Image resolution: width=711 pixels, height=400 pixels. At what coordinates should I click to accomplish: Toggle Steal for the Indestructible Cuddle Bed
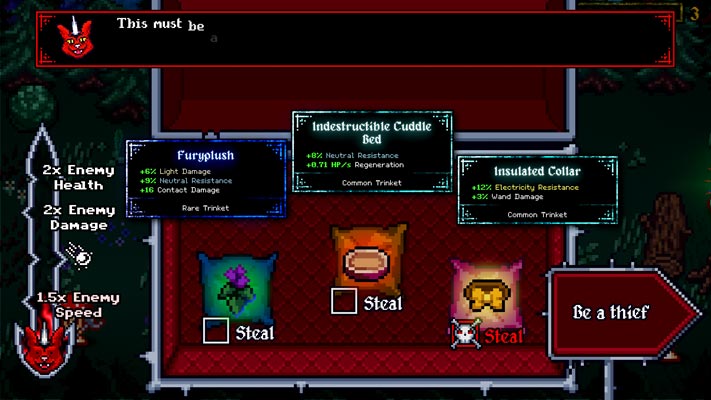pos(343,300)
